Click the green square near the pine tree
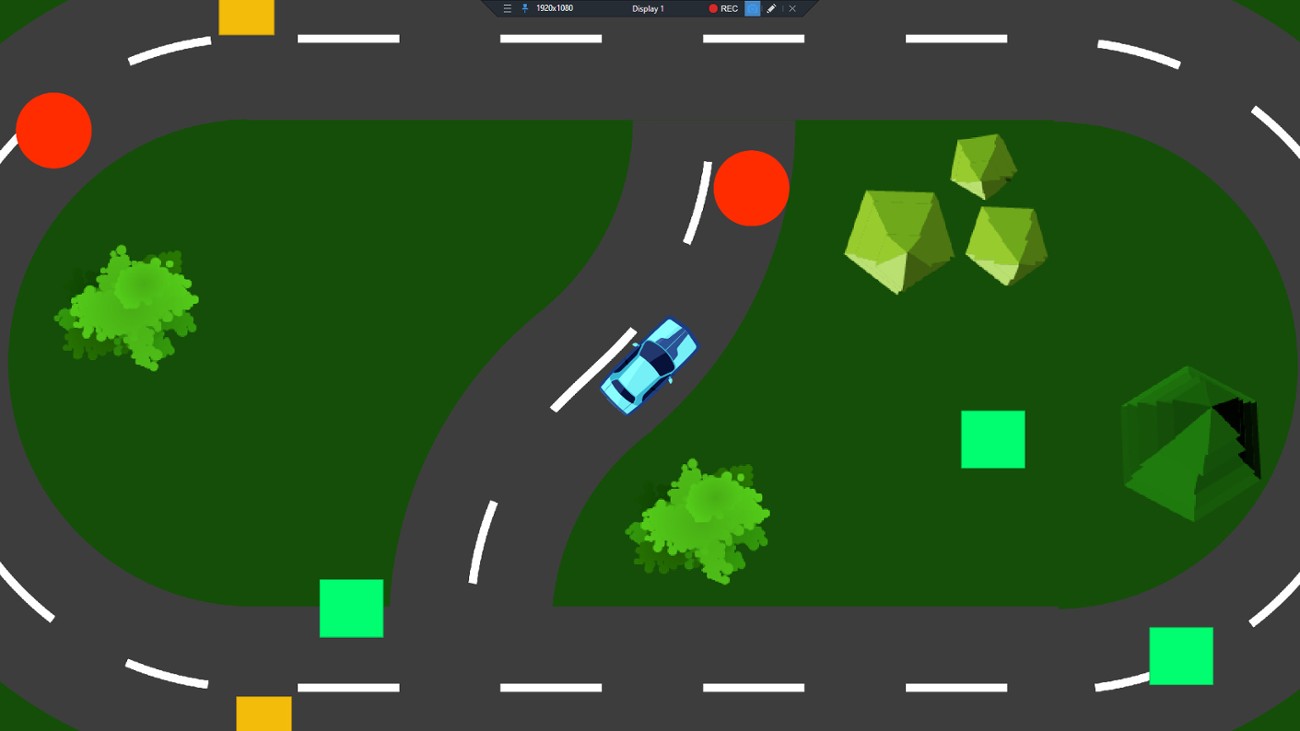This screenshot has height=731, width=1300. [x=993, y=438]
